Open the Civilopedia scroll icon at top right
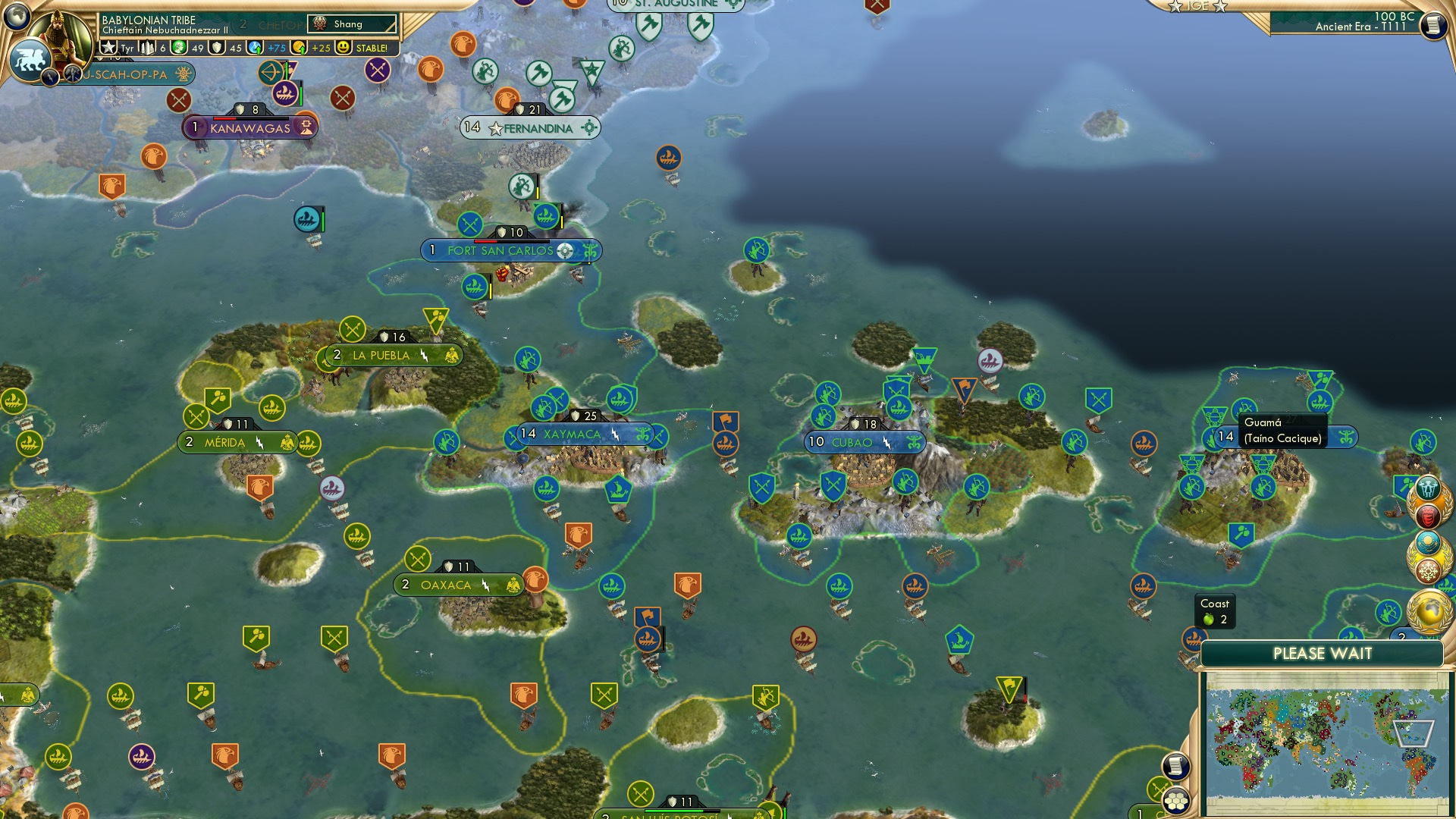 coord(1434,25)
